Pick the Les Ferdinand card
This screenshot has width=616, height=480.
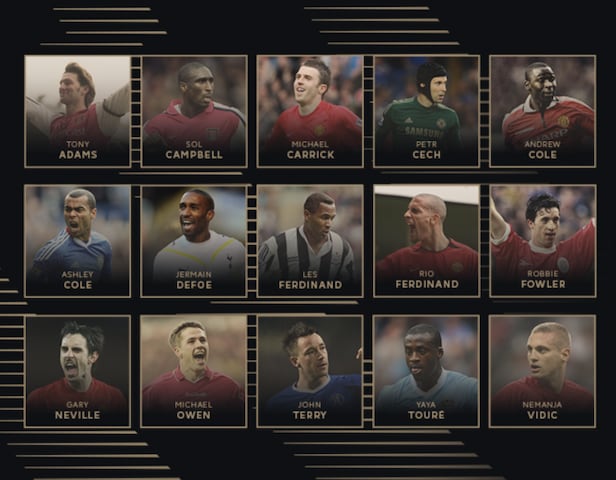310,240
